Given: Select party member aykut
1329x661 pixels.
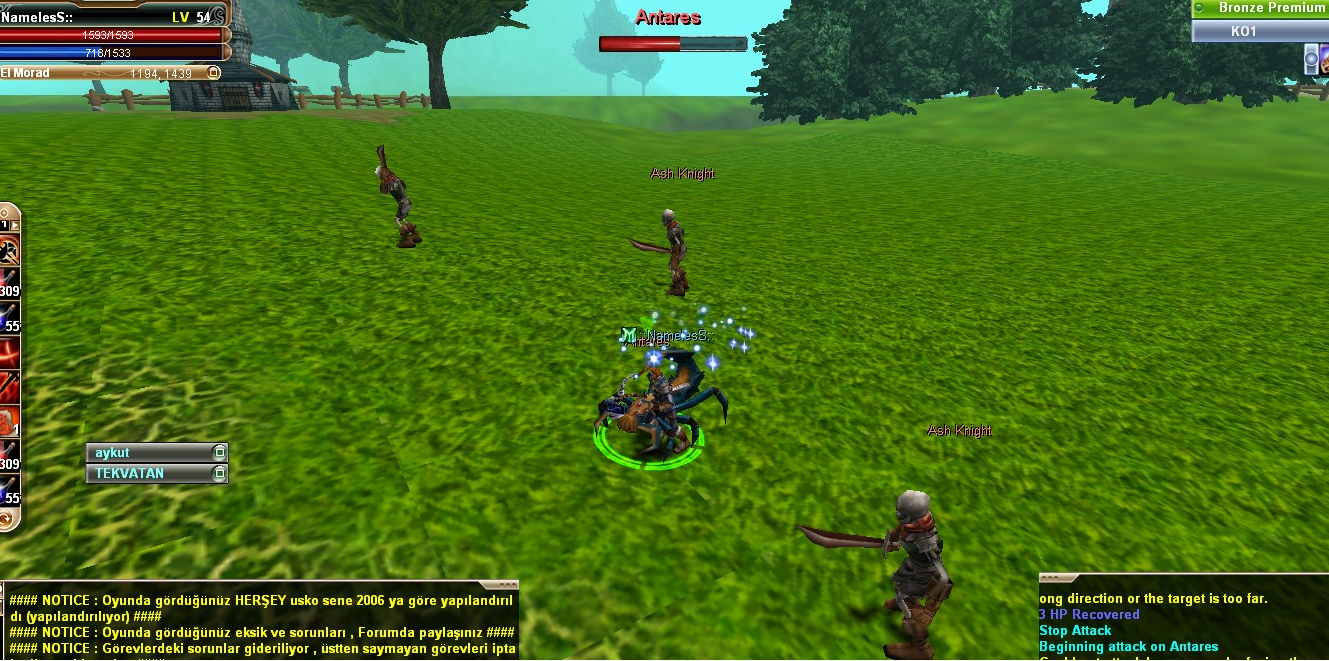Looking at the screenshot, I should 150,453.
